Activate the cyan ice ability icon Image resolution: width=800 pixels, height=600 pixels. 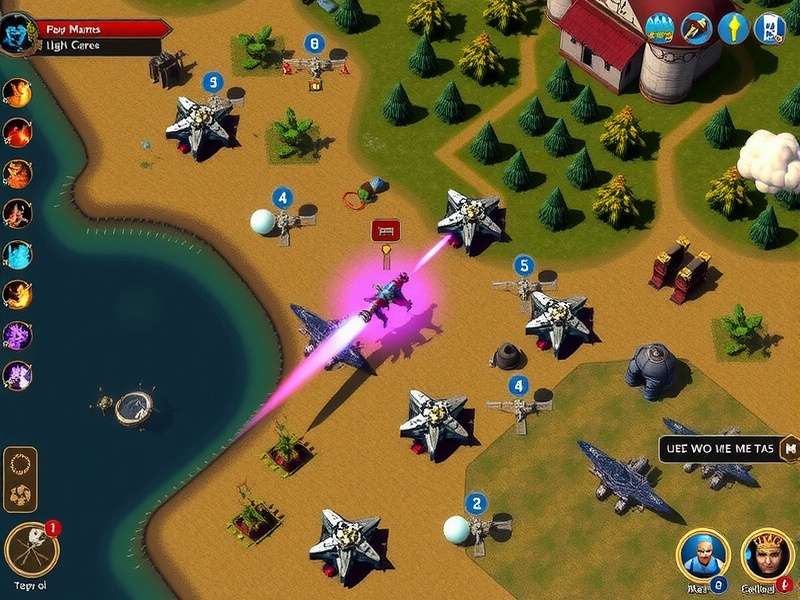(x=18, y=254)
